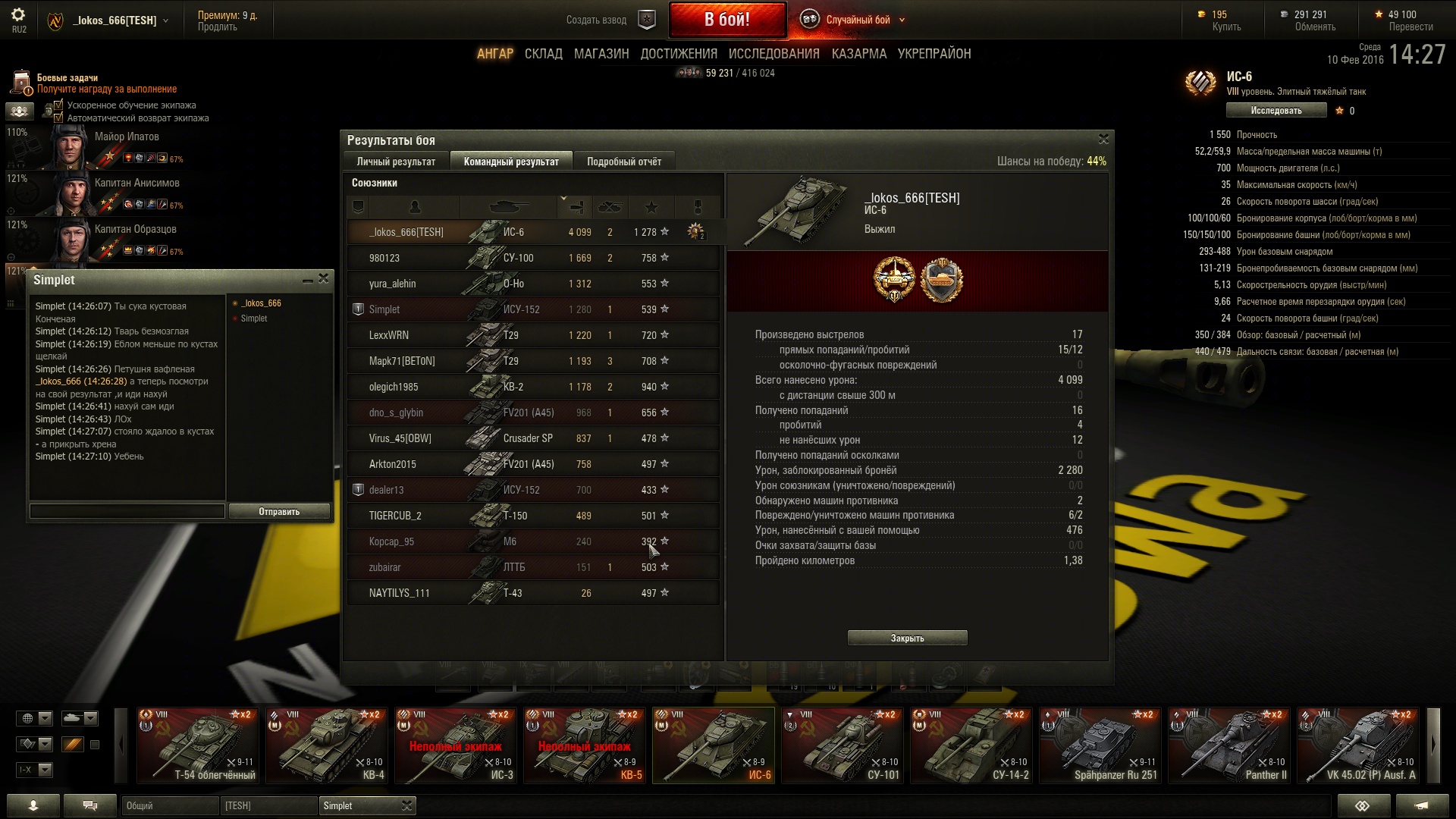Select yura_alehin row in team results
1456x819 pixels.
pyautogui.click(x=532, y=284)
